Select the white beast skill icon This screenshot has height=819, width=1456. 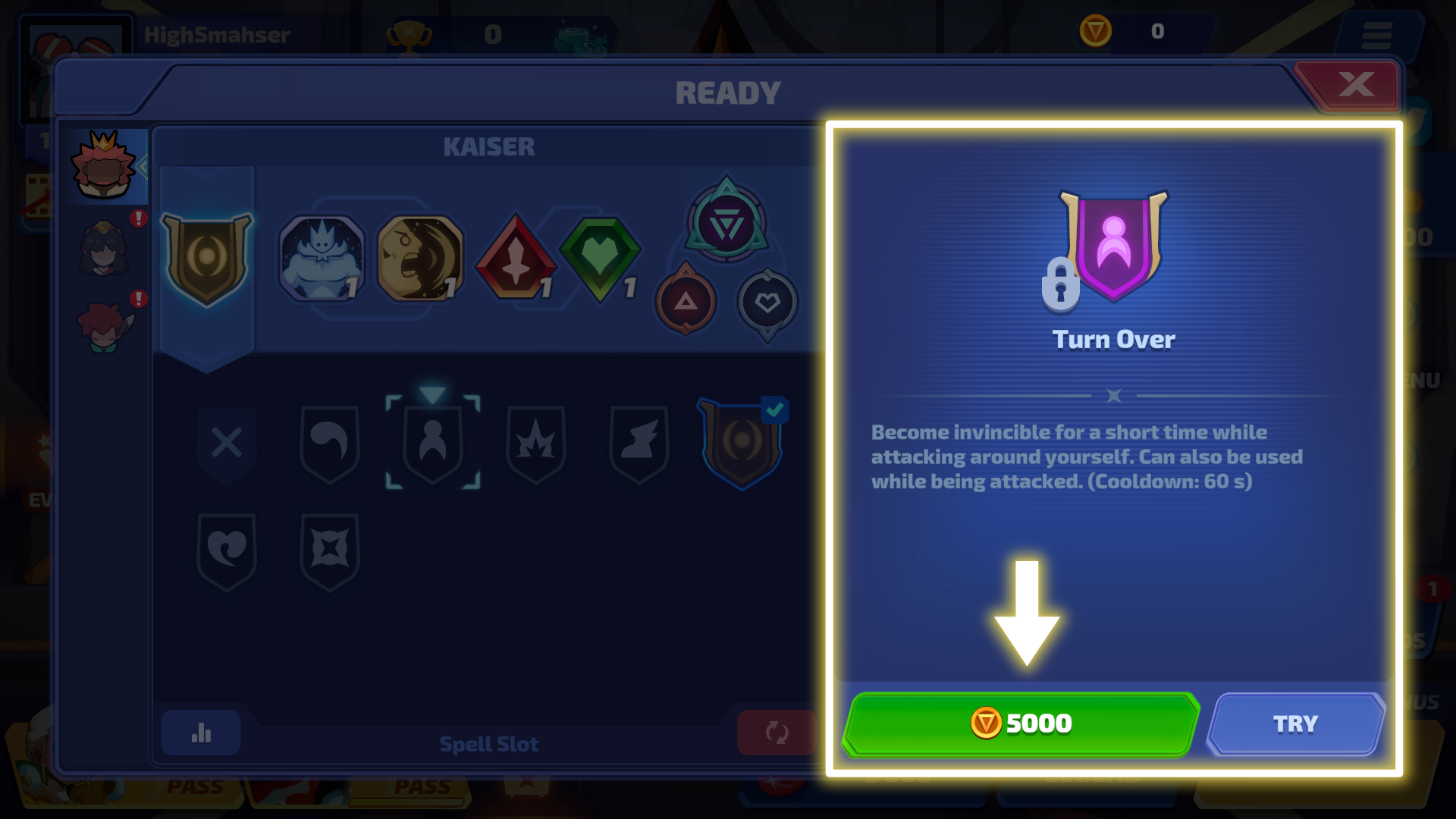coord(322,258)
